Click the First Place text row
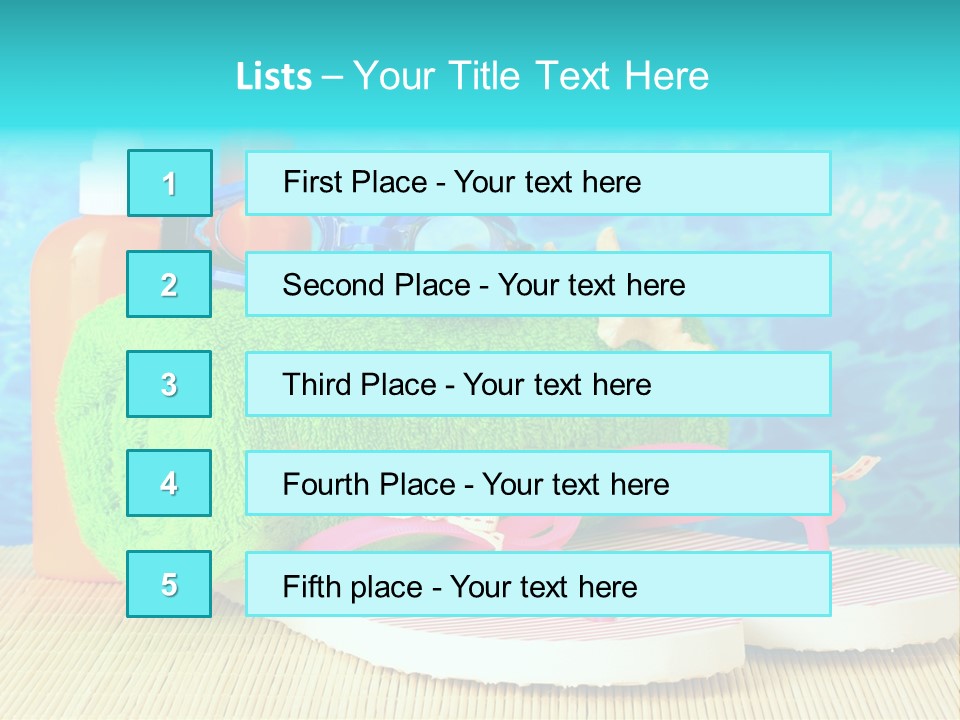This screenshot has width=960, height=720. click(x=538, y=183)
